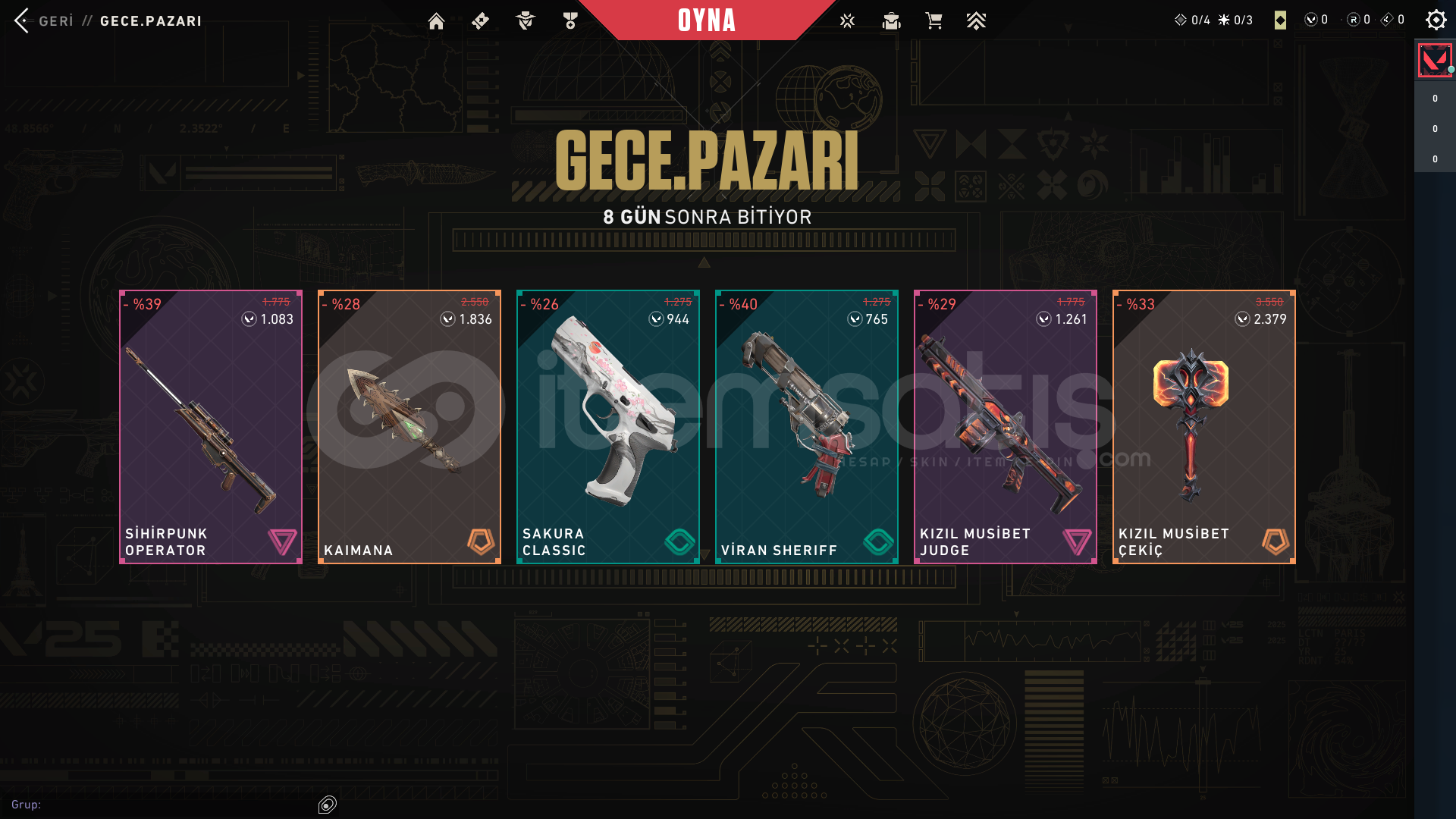Go back using the GERİ arrow
This screenshot has width=1456, height=819.
tap(22, 20)
